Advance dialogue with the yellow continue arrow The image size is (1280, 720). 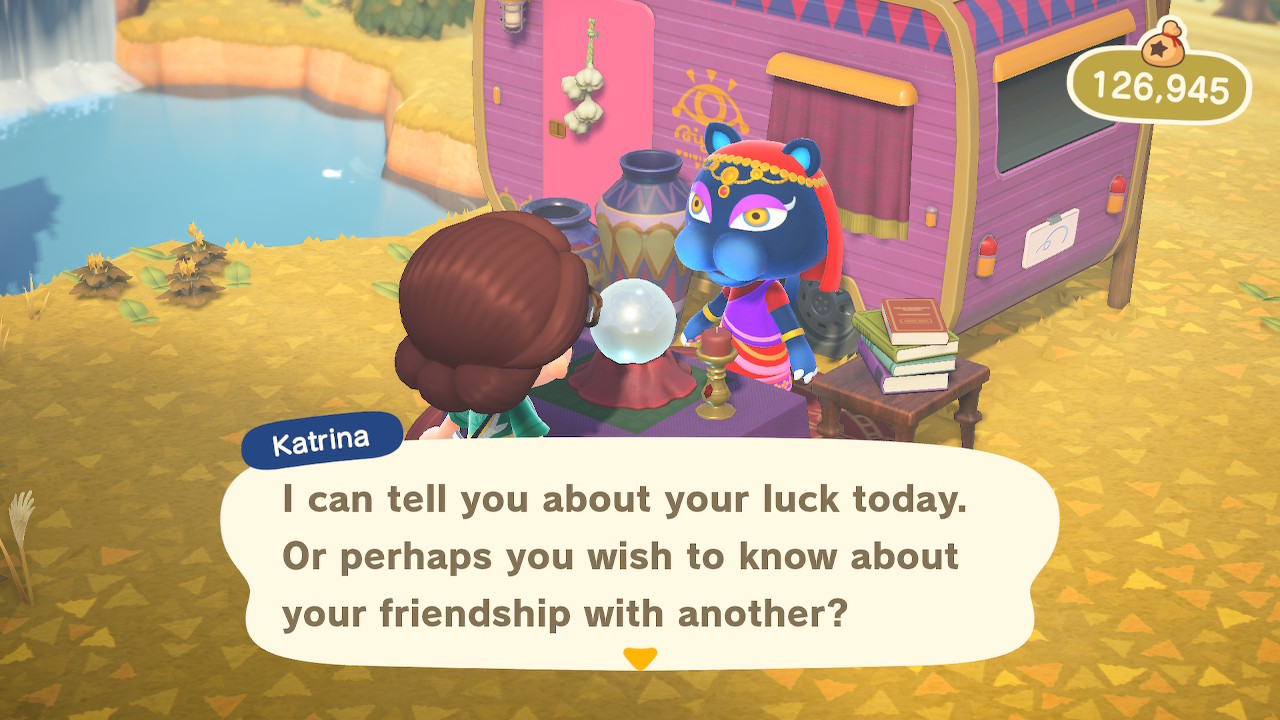pos(639,658)
